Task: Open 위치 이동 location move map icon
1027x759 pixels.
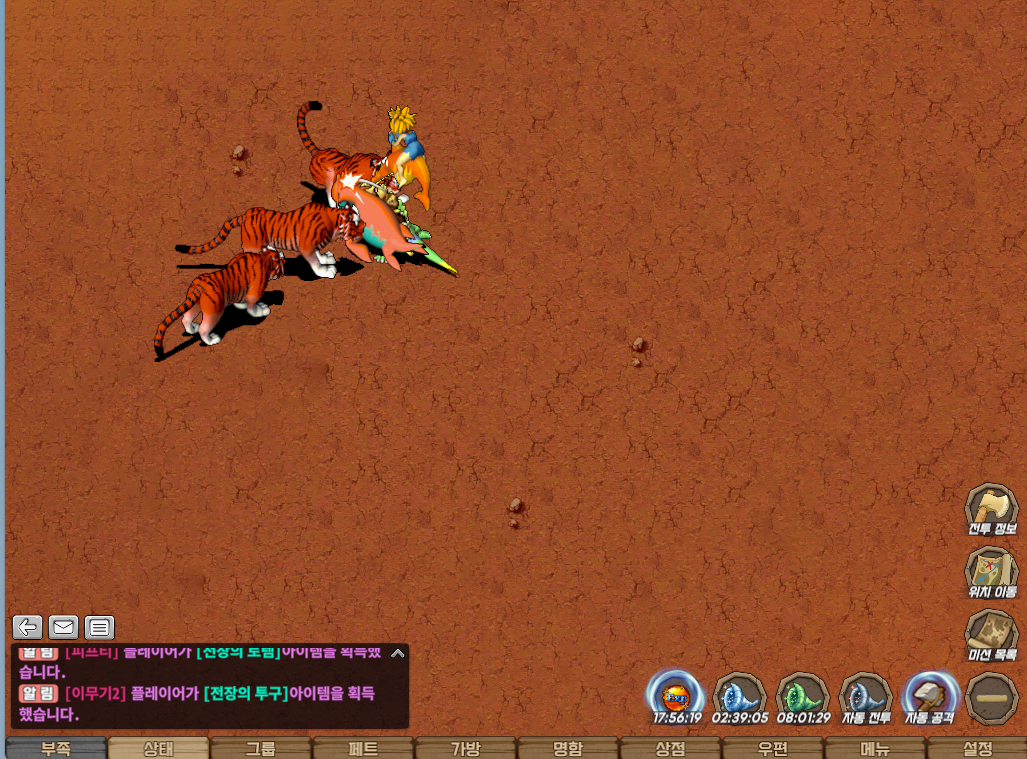Action: tap(991, 570)
